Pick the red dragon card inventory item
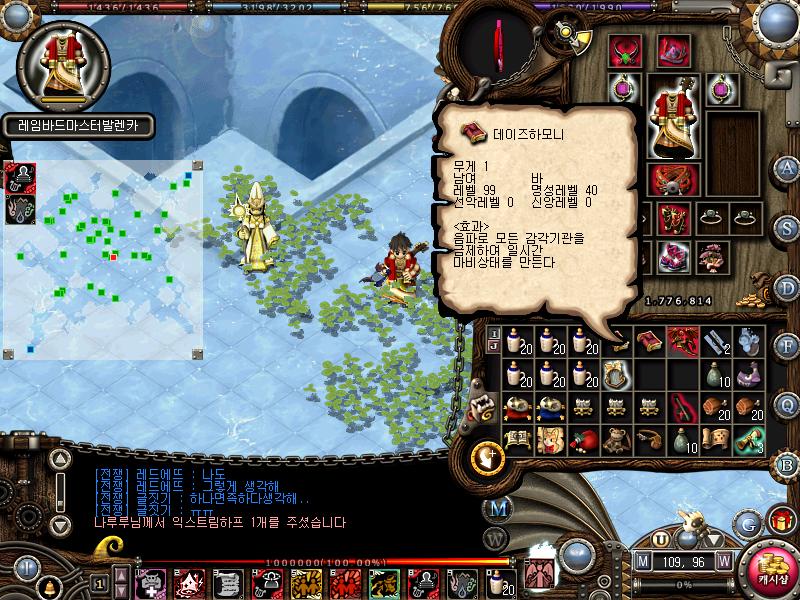Viewport: 800px width, 600px height. 683,341
